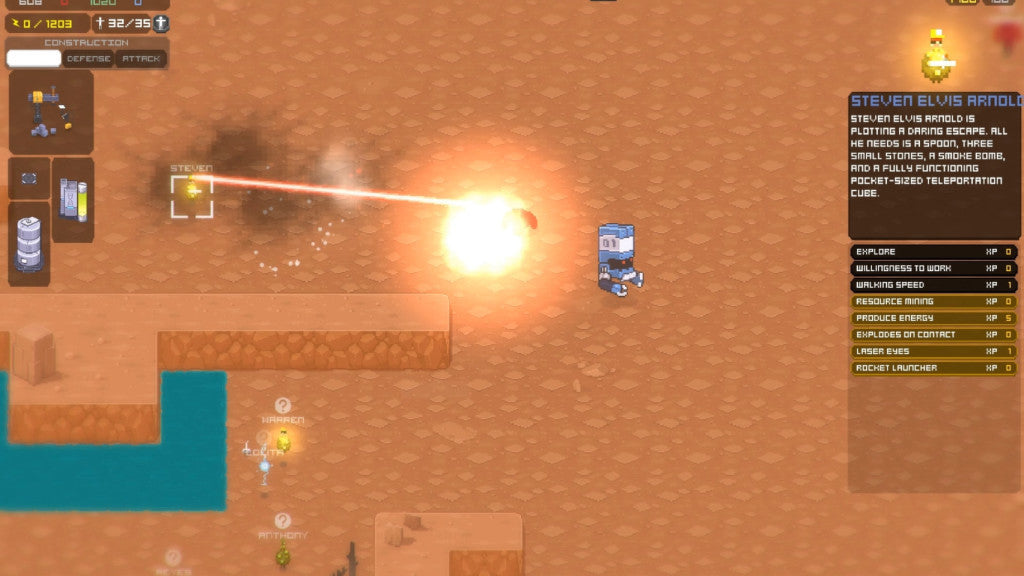
Task: Select the Produce Energy skill row
Action: [933, 318]
